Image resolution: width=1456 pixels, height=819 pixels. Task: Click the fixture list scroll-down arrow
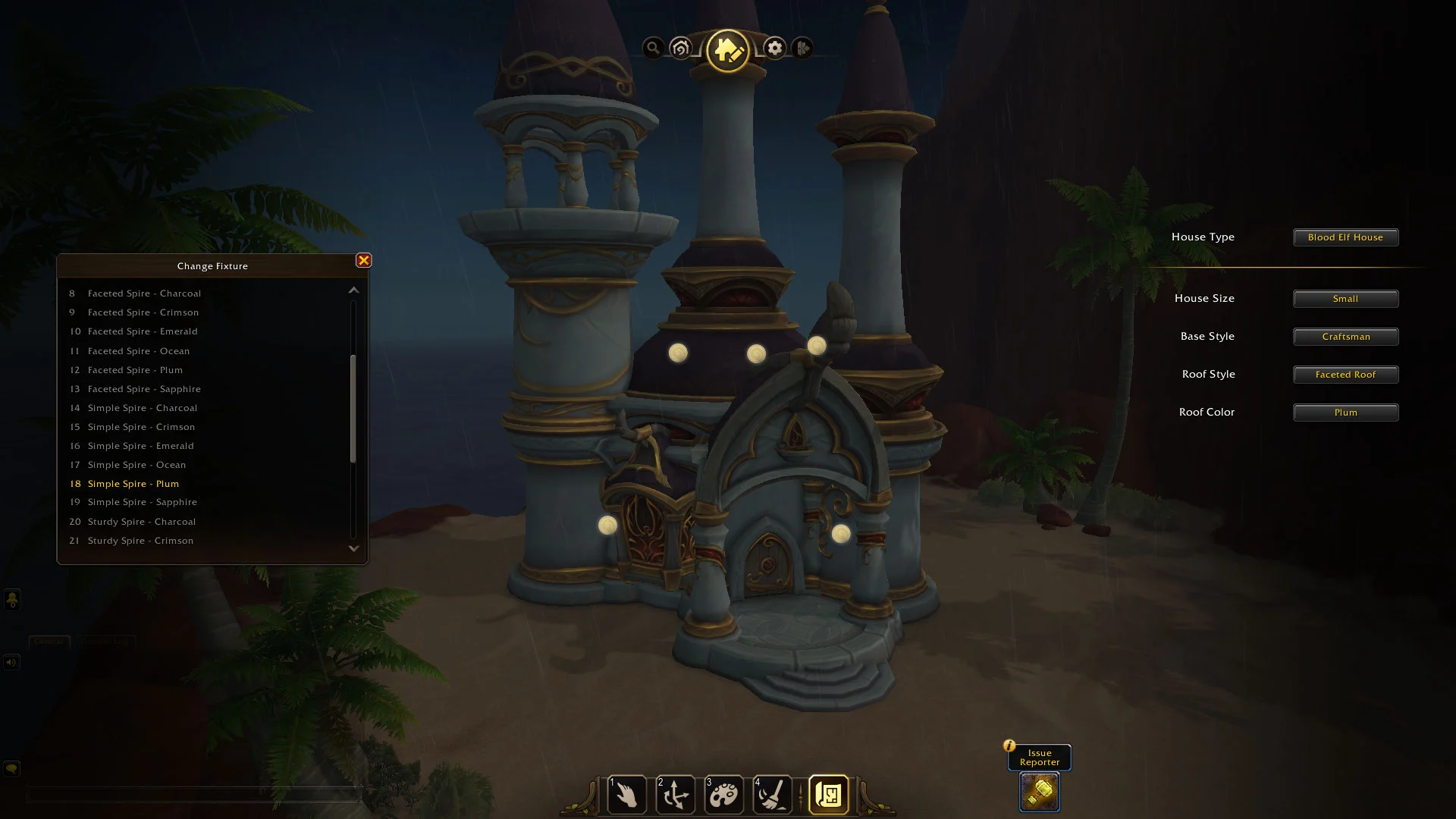(353, 548)
